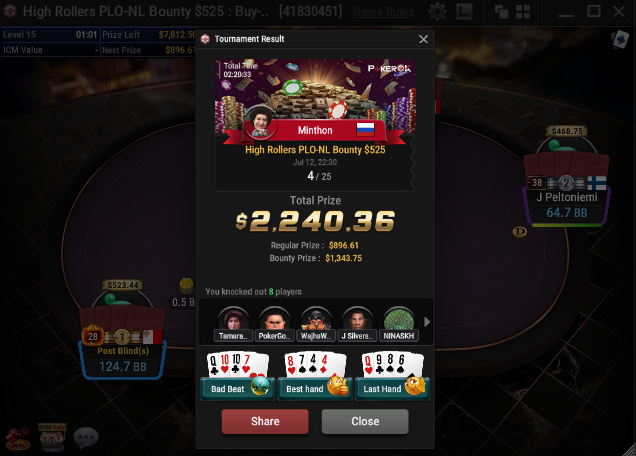Show more knocked-out players with the arrow

click(427, 322)
